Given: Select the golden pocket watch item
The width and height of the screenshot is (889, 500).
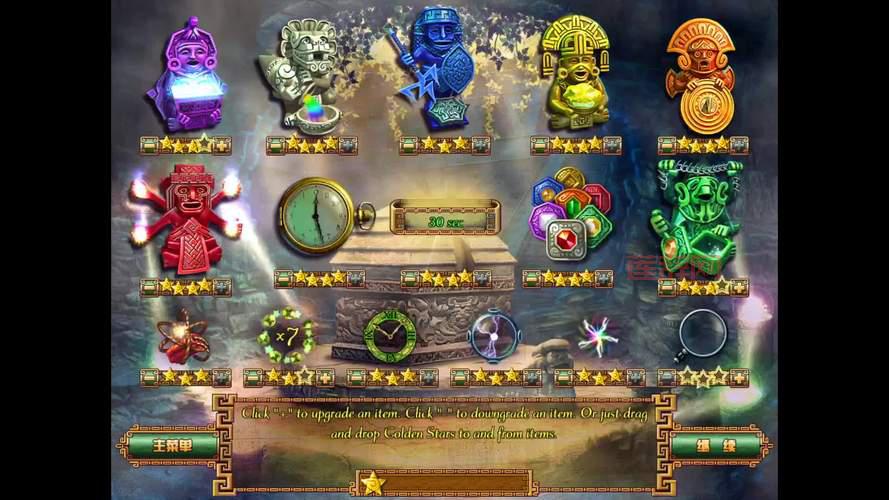Looking at the screenshot, I should [x=320, y=215].
